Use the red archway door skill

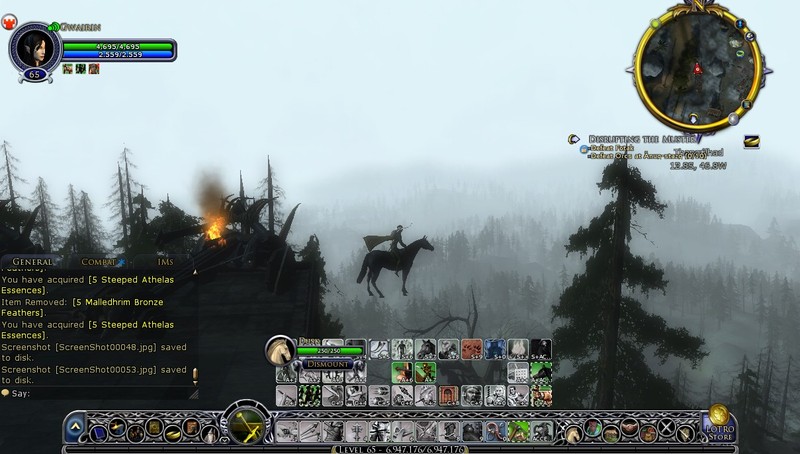point(448,395)
